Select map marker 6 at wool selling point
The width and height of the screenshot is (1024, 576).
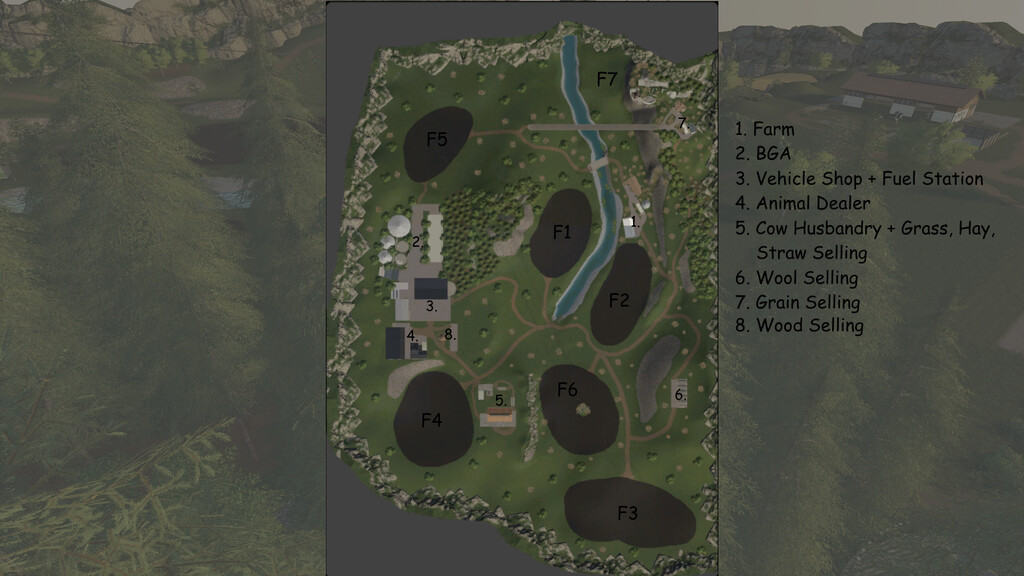[x=680, y=395]
